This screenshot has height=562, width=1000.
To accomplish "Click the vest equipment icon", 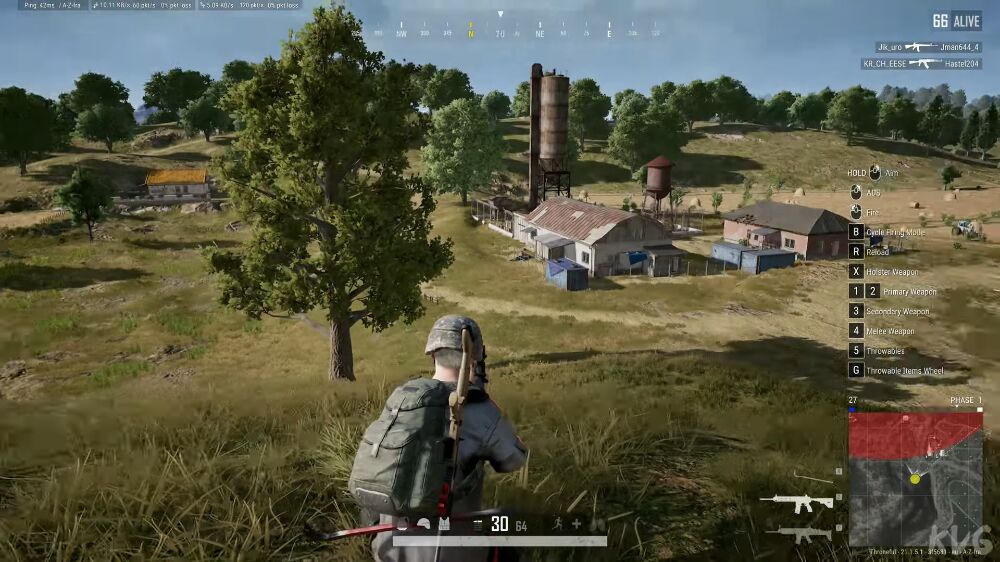I will [x=444, y=524].
